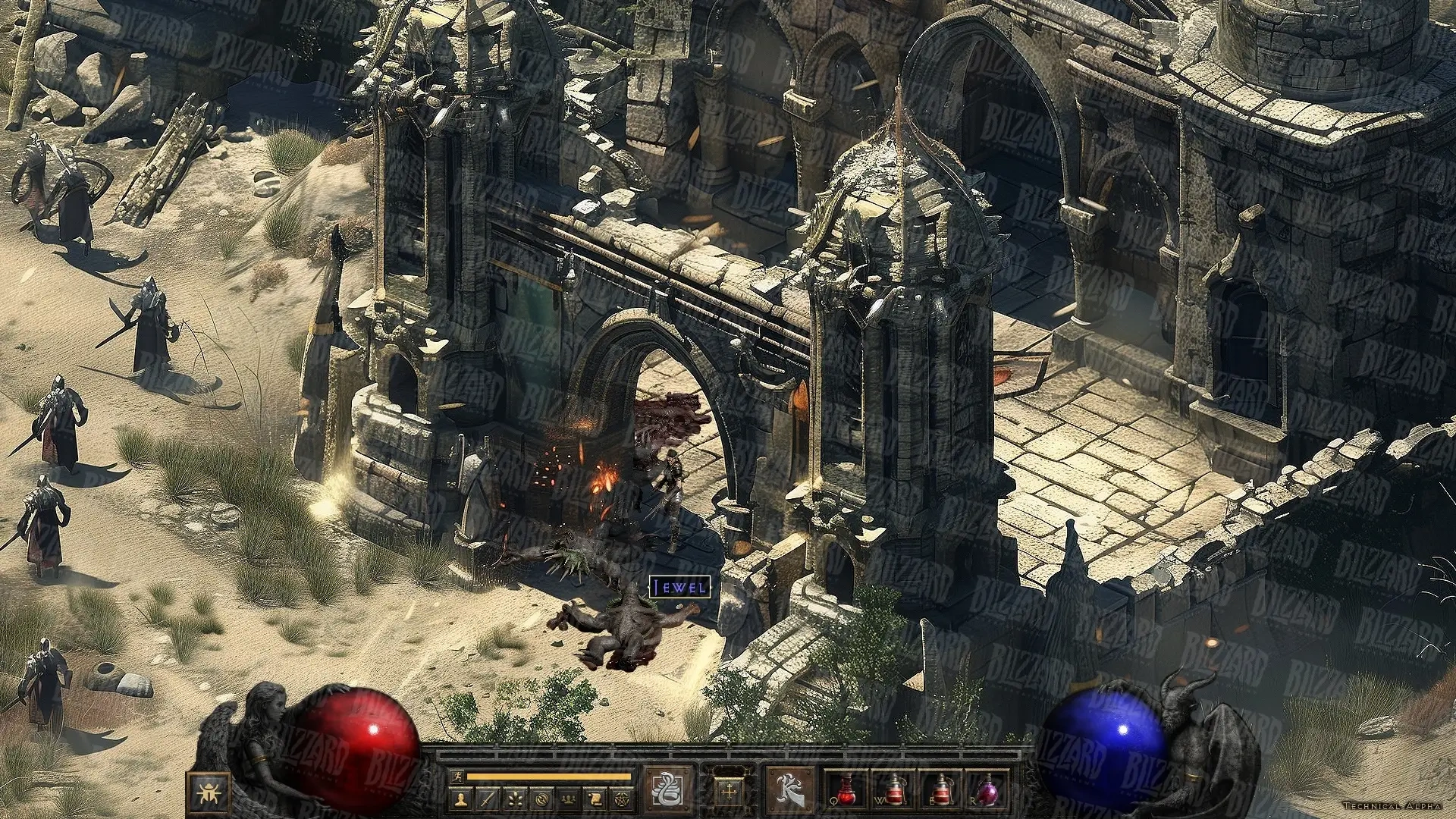Pick up the Jewel item label
1456x819 pixels.
[x=679, y=587]
